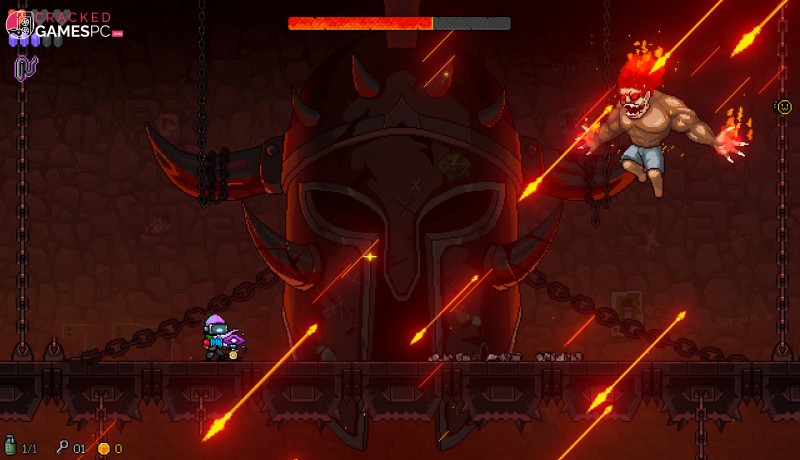Click the yellow smiley face icon
Viewport: 800px width, 460px height.
(784, 106)
